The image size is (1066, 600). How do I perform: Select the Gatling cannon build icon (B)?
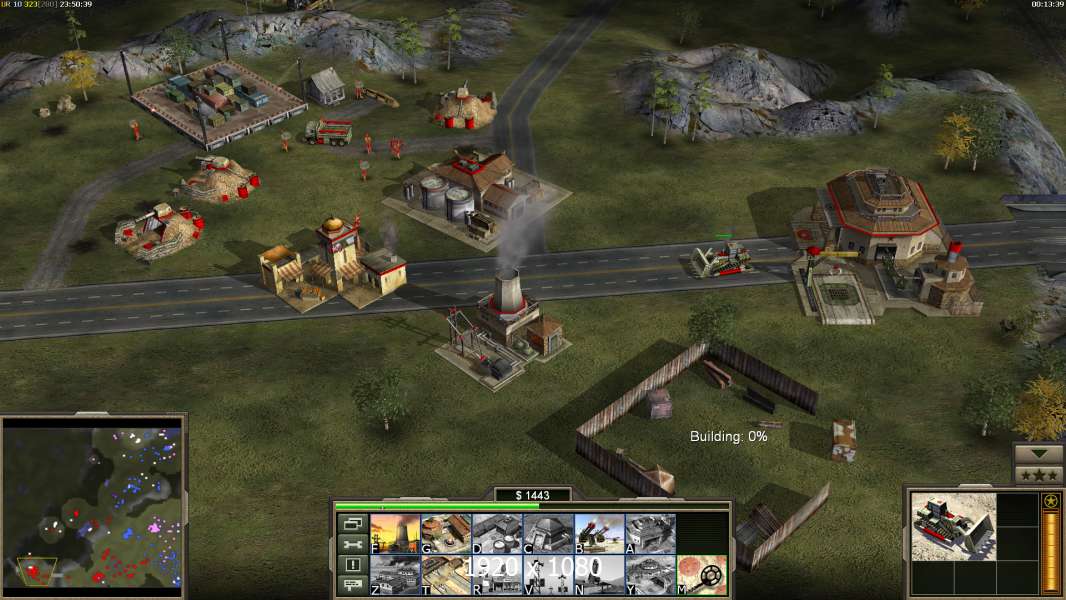tap(599, 533)
